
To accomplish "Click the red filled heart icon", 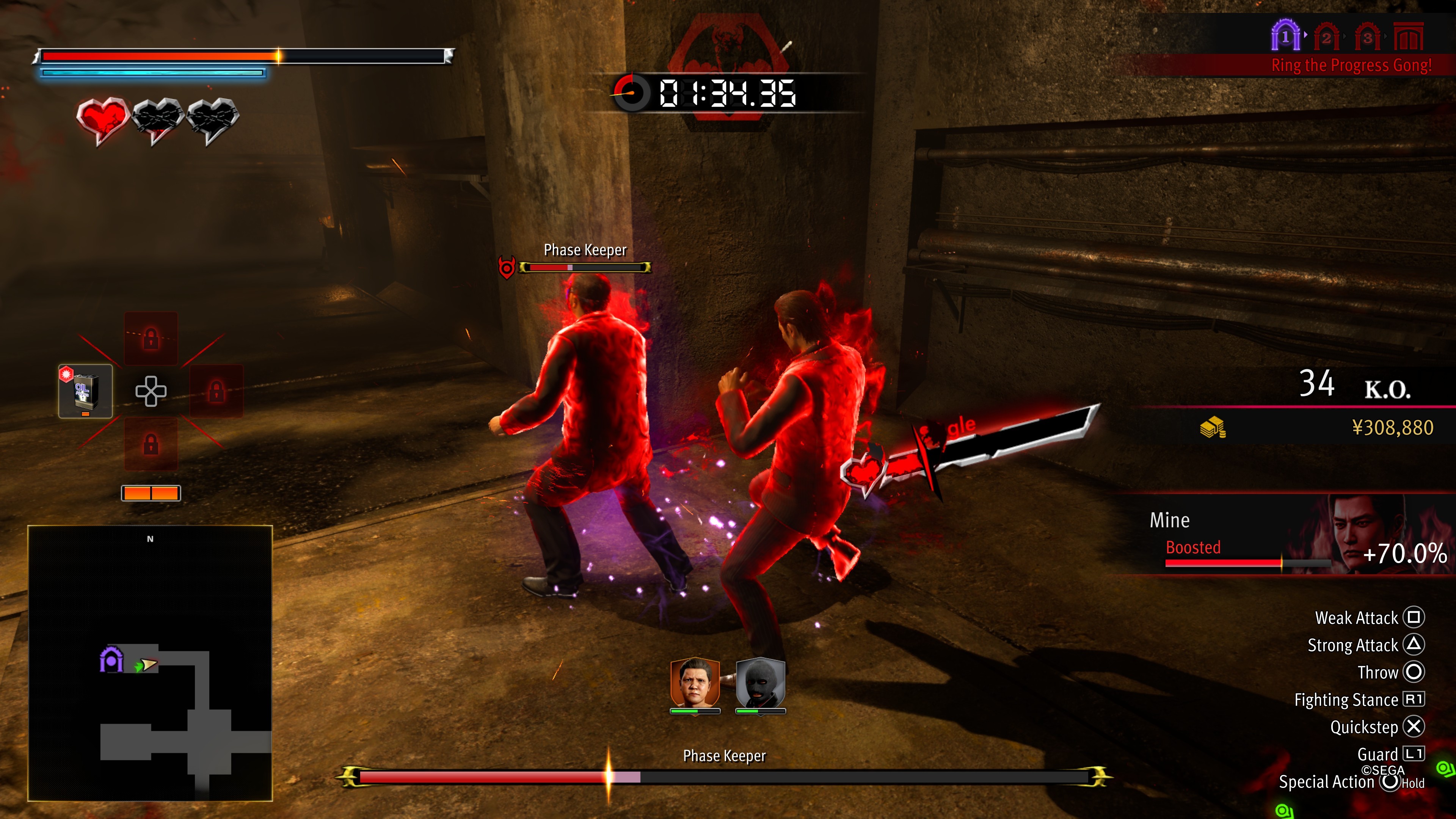I will coord(102,119).
